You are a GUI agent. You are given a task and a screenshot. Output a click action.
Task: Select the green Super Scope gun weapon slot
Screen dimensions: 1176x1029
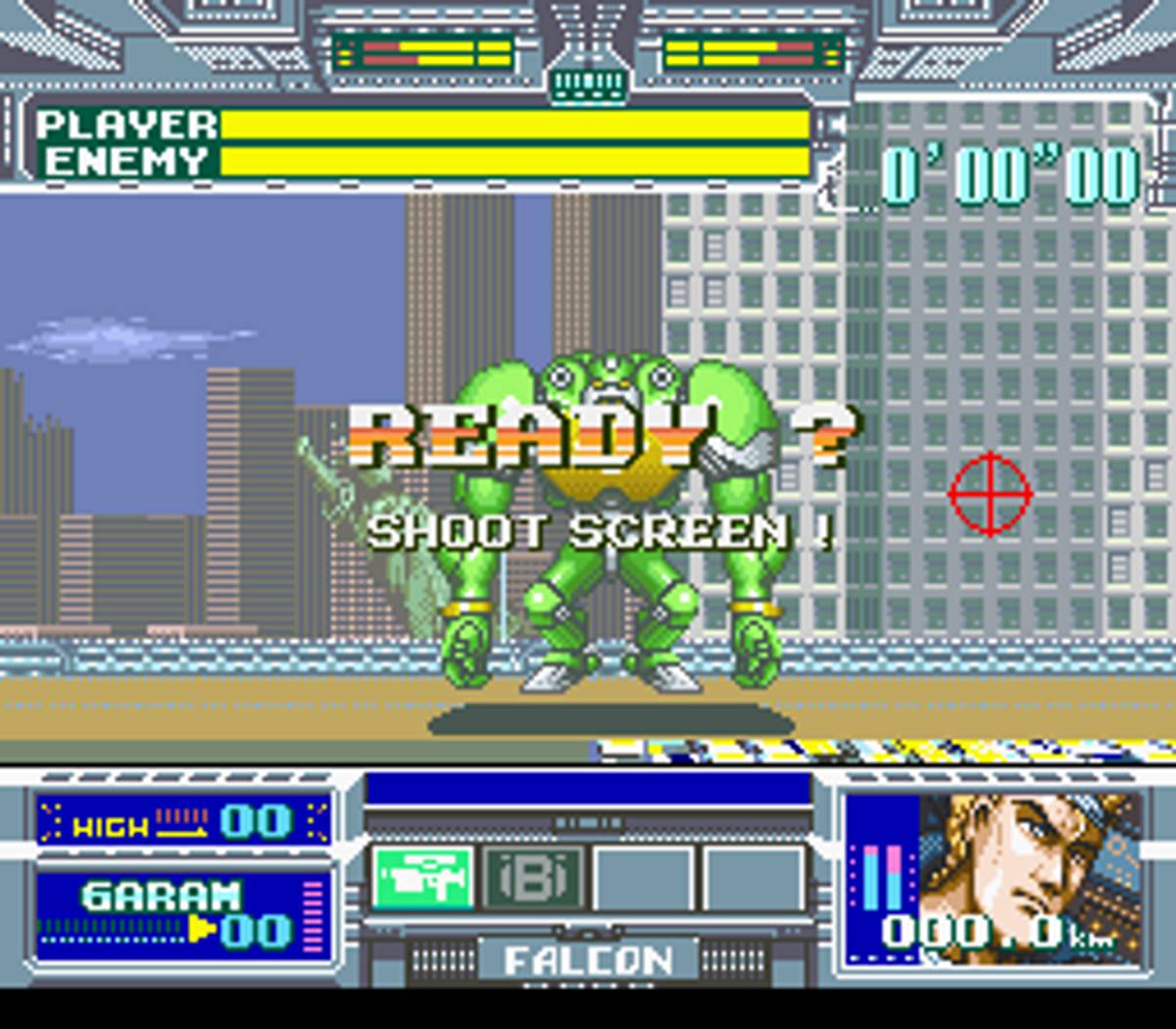[422, 878]
